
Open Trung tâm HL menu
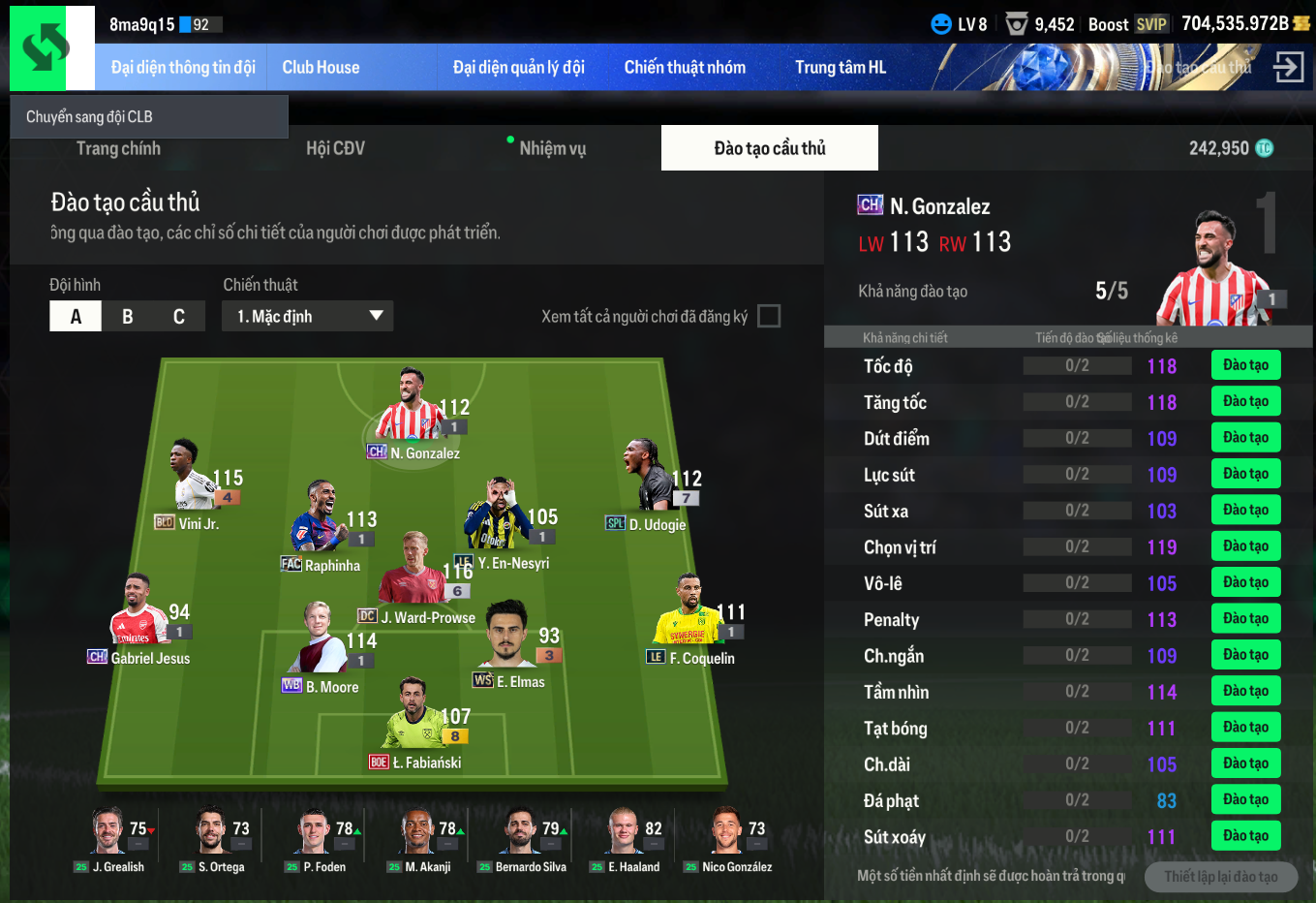point(841,68)
